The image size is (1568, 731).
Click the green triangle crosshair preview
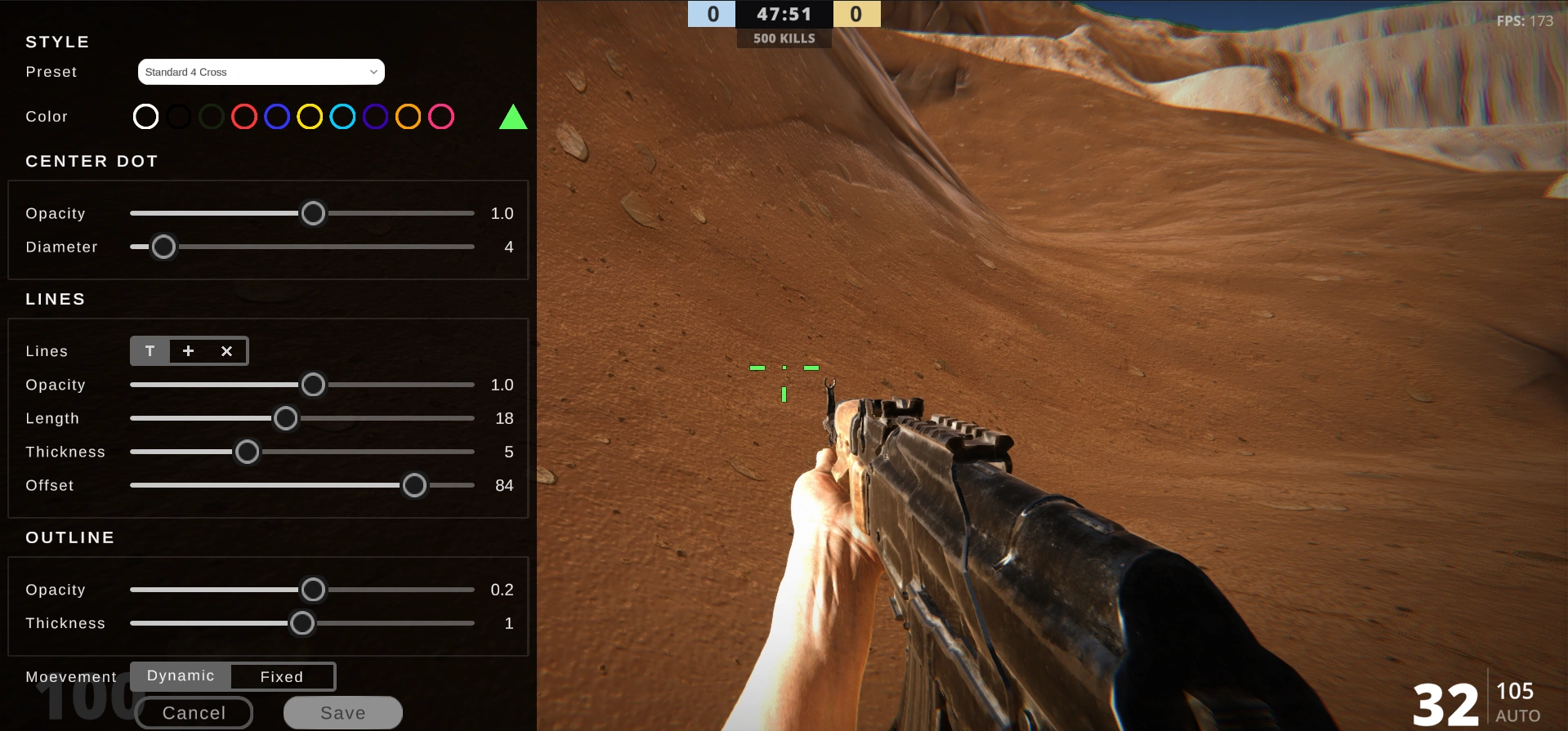click(513, 117)
